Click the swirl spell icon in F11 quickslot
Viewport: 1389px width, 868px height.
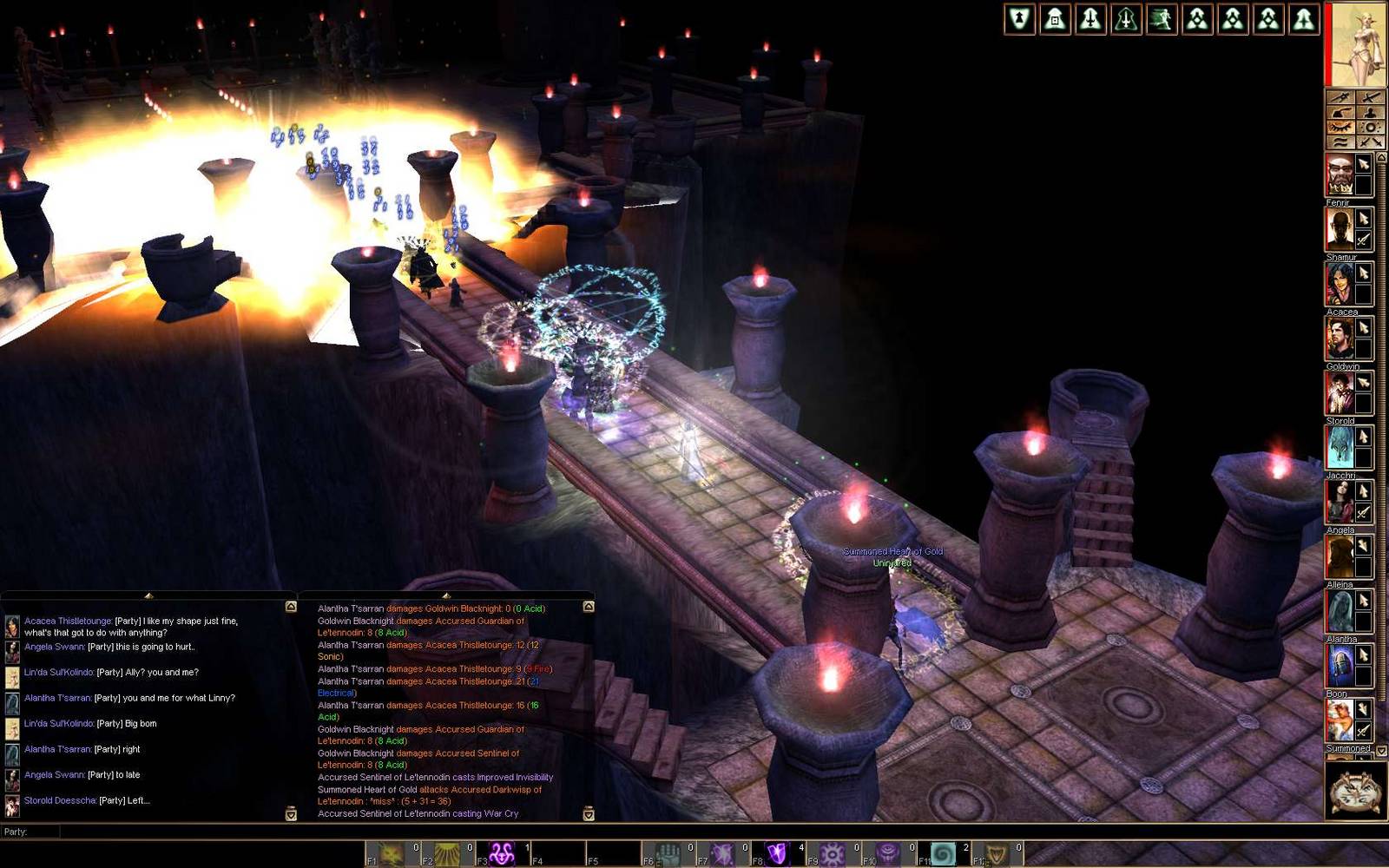pyautogui.click(x=942, y=853)
